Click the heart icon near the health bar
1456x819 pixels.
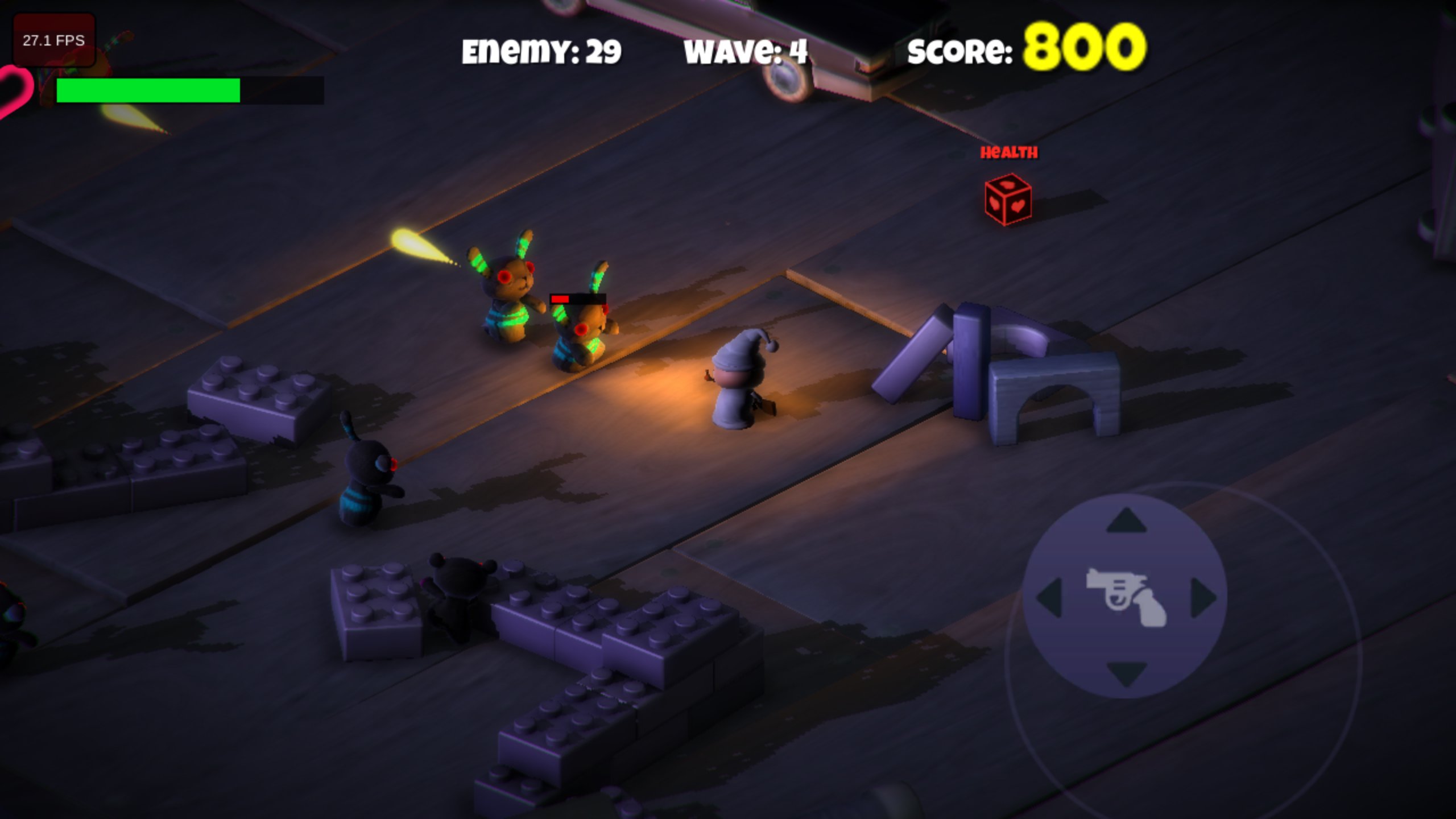pos(11,91)
